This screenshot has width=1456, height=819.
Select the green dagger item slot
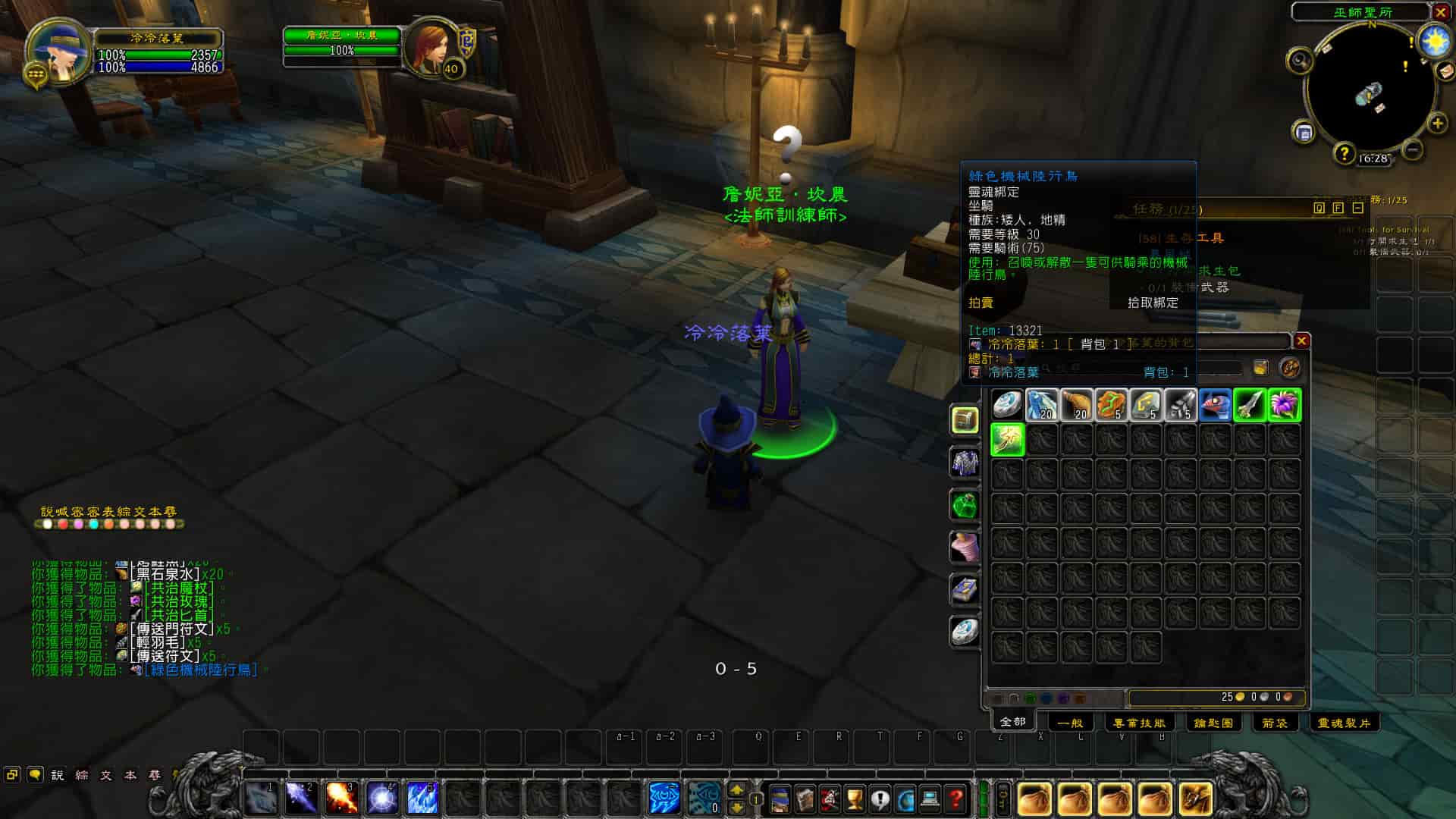[1250, 405]
